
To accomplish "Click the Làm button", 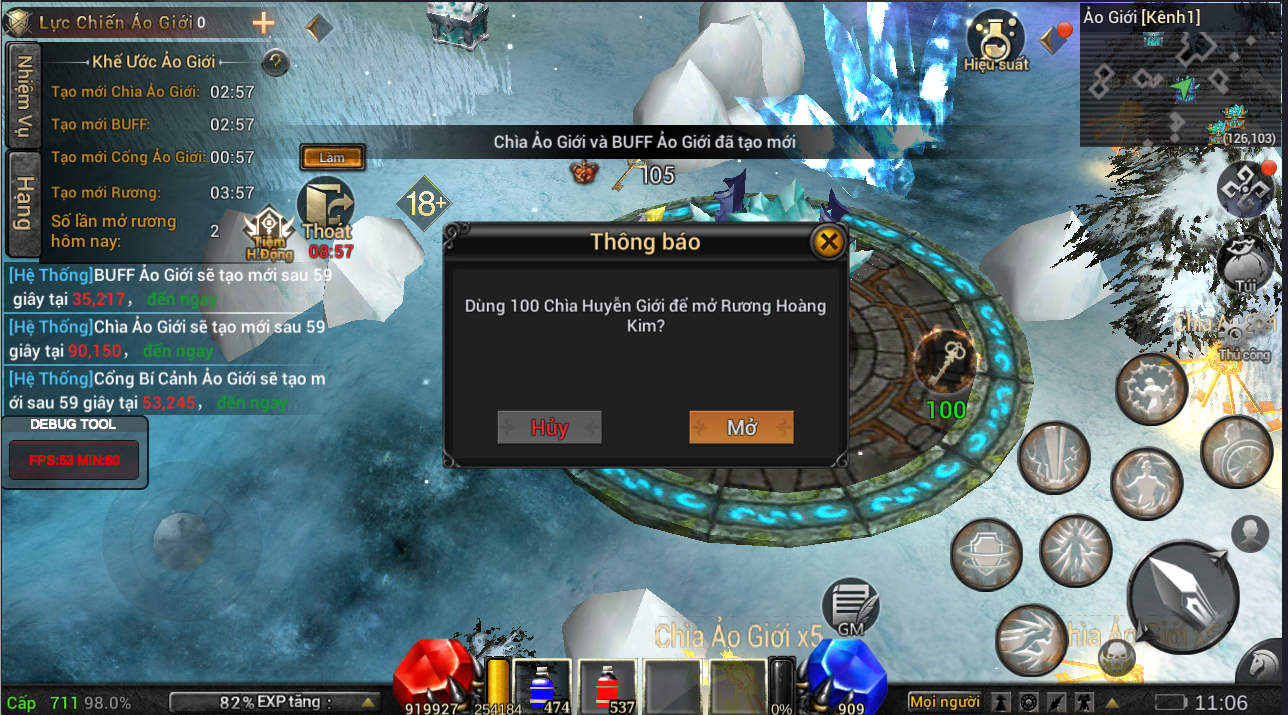I will [x=332, y=158].
